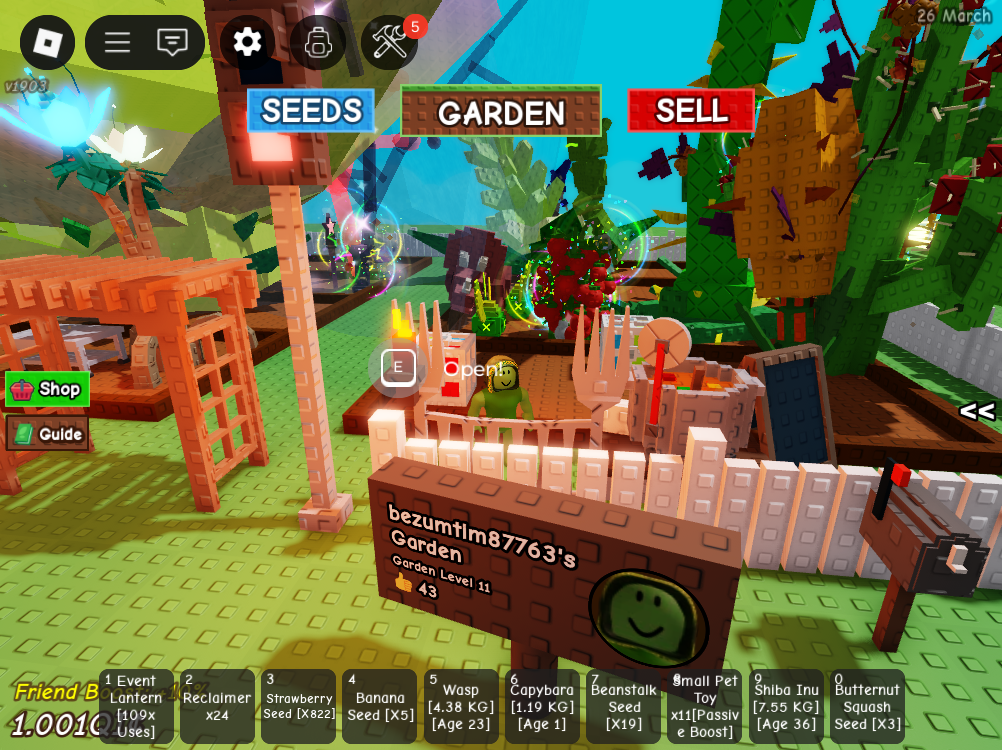Choose the Butternut Squash Seed slot
This screenshot has height=750, width=1002.
click(x=867, y=706)
